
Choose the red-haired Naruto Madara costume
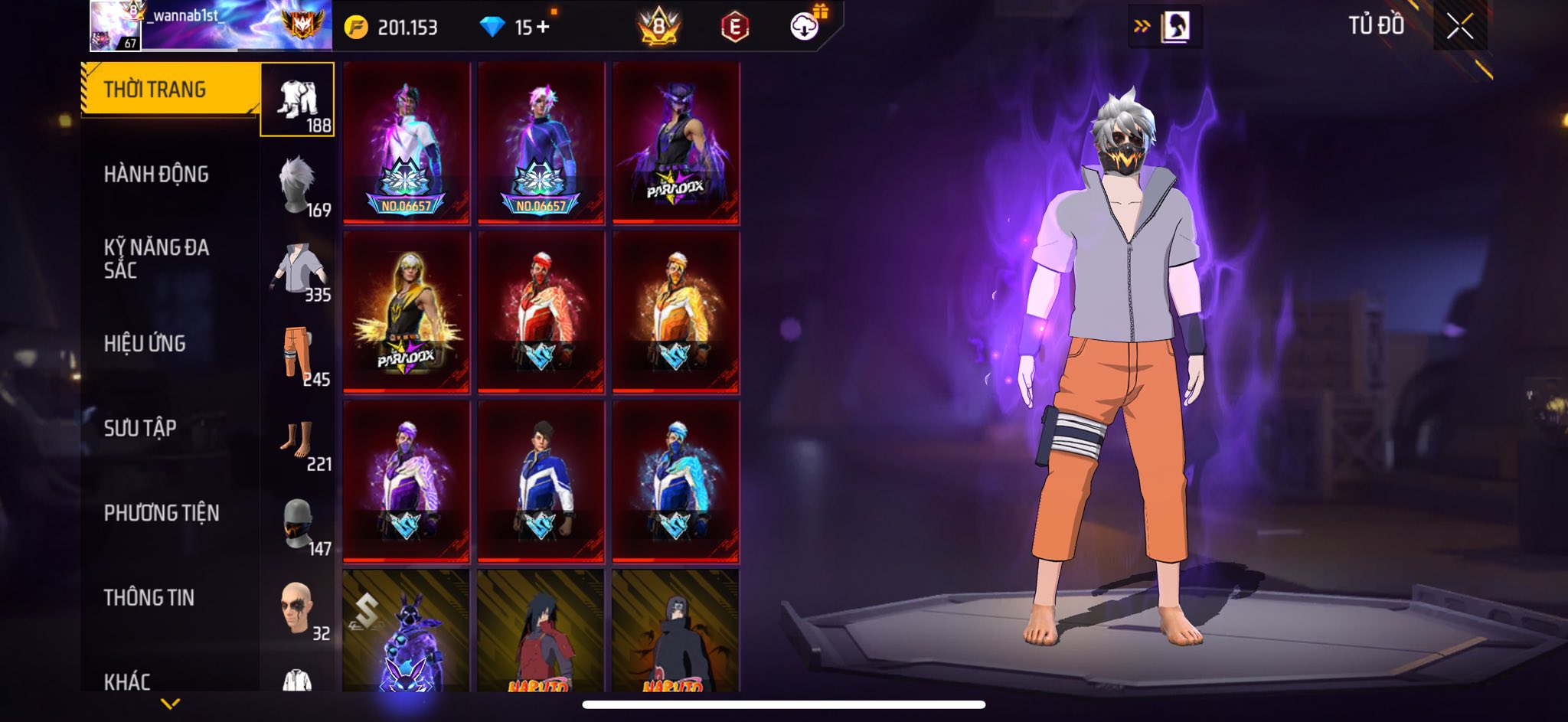pos(541,632)
